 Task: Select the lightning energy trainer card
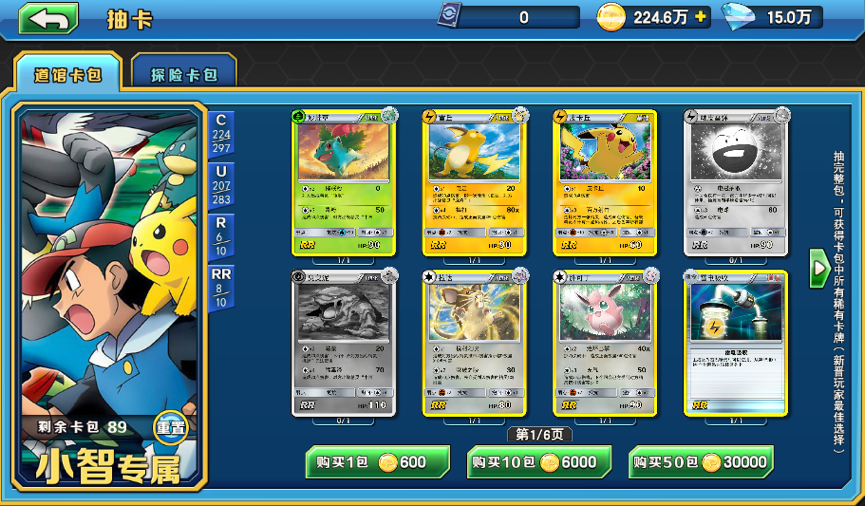pos(735,343)
